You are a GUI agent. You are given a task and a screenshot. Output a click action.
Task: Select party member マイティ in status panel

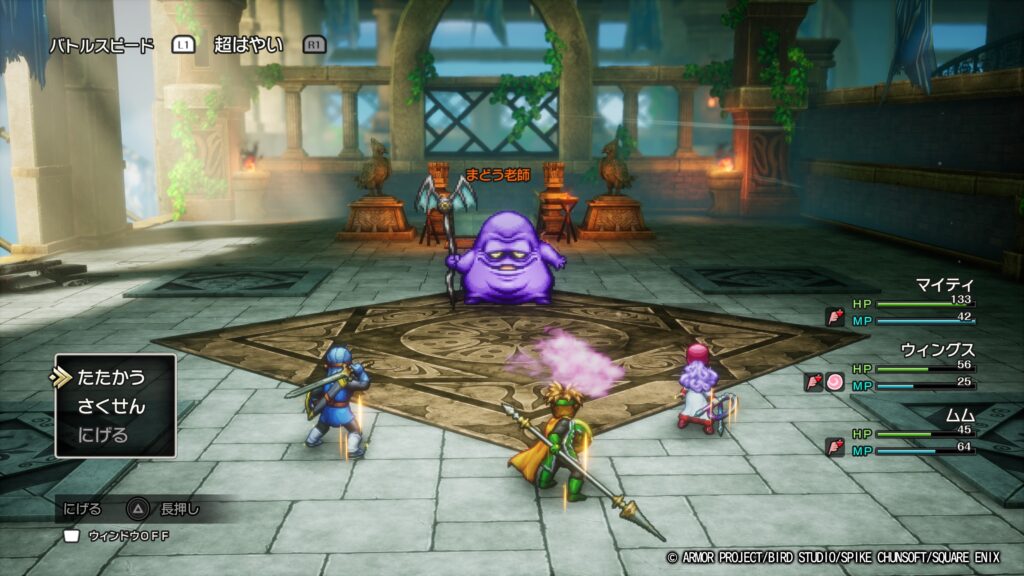(945, 285)
